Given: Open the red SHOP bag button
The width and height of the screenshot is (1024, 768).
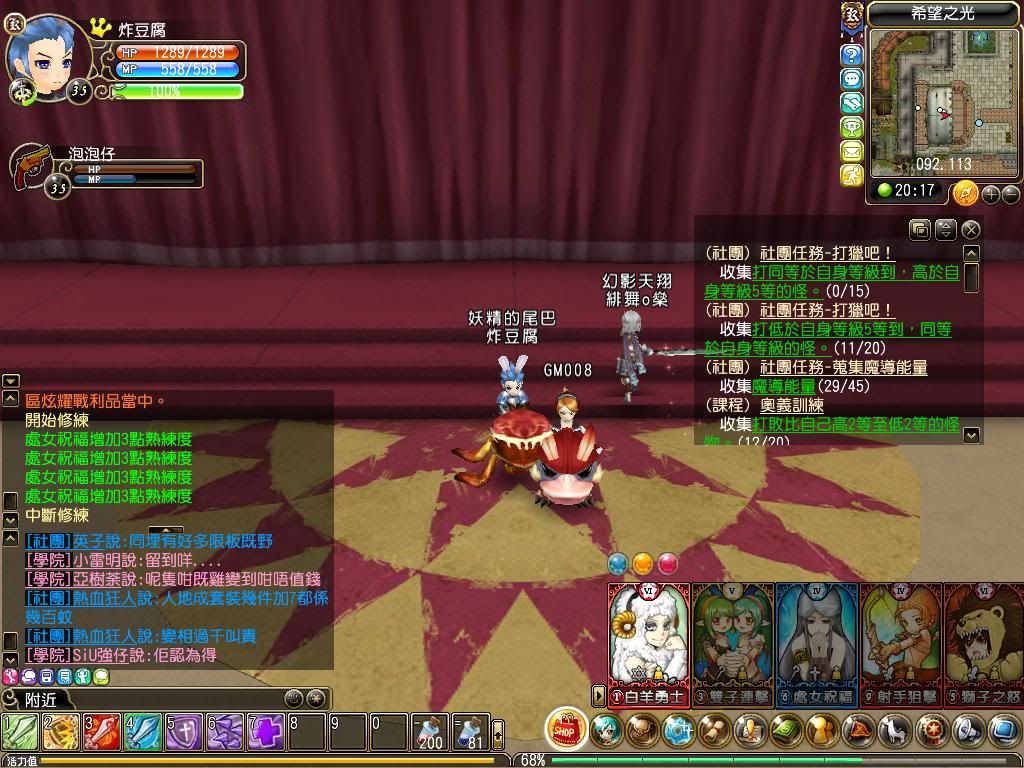Looking at the screenshot, I should 567,730.
